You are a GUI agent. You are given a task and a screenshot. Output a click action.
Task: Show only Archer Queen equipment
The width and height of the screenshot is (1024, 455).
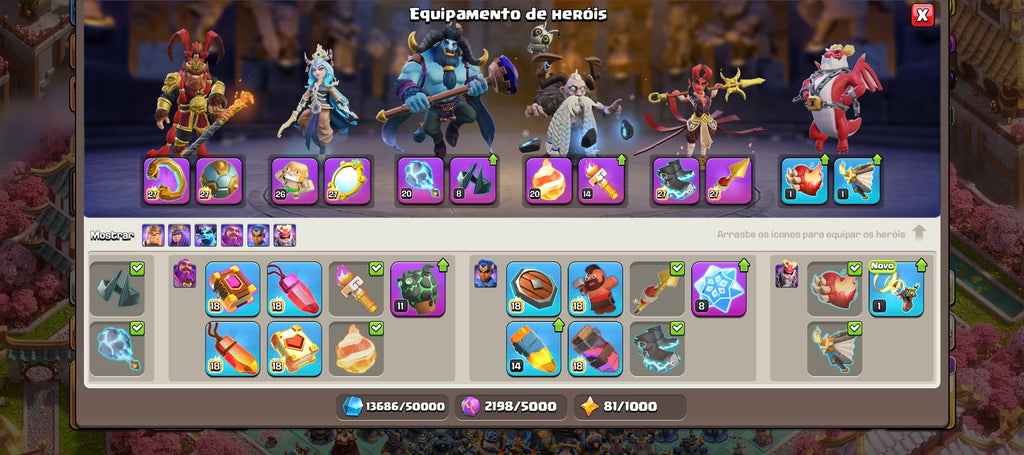click(x=179, y=235)
